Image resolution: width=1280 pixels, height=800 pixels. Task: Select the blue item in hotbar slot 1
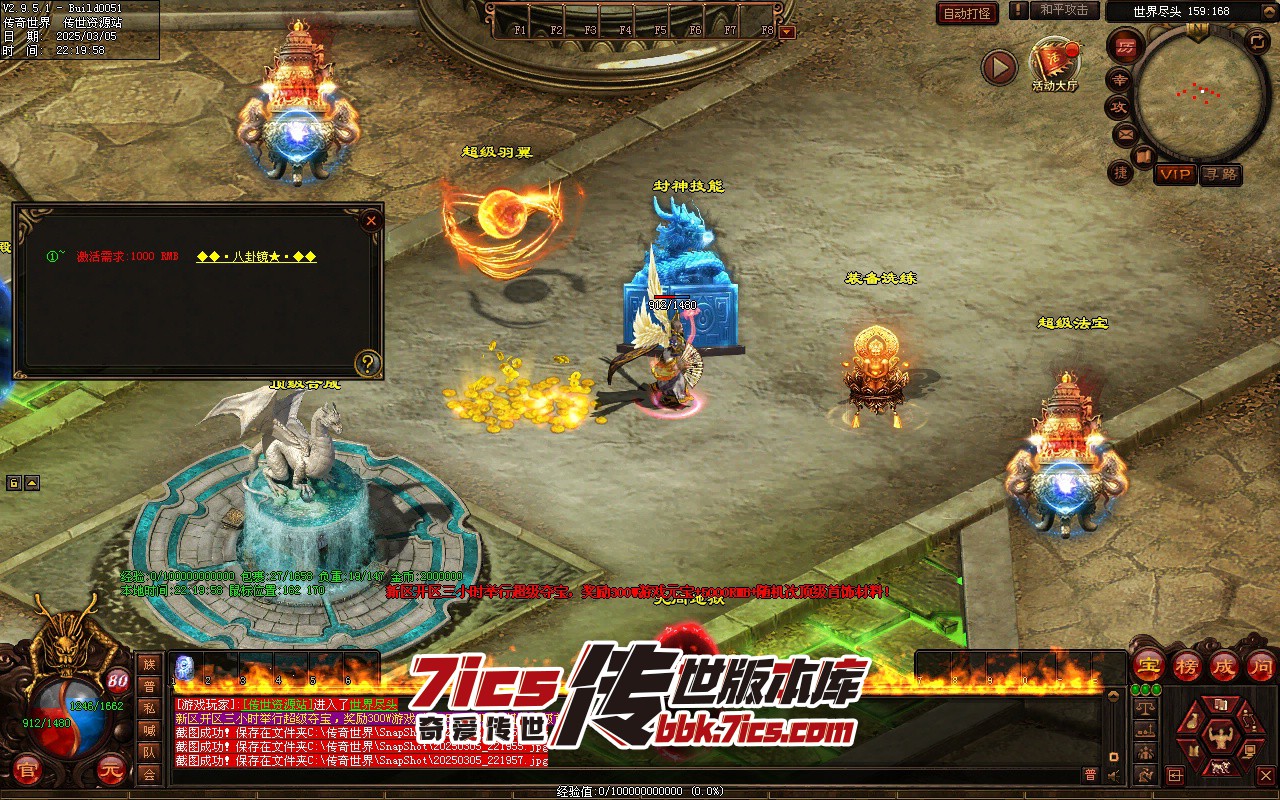[184, 667]
